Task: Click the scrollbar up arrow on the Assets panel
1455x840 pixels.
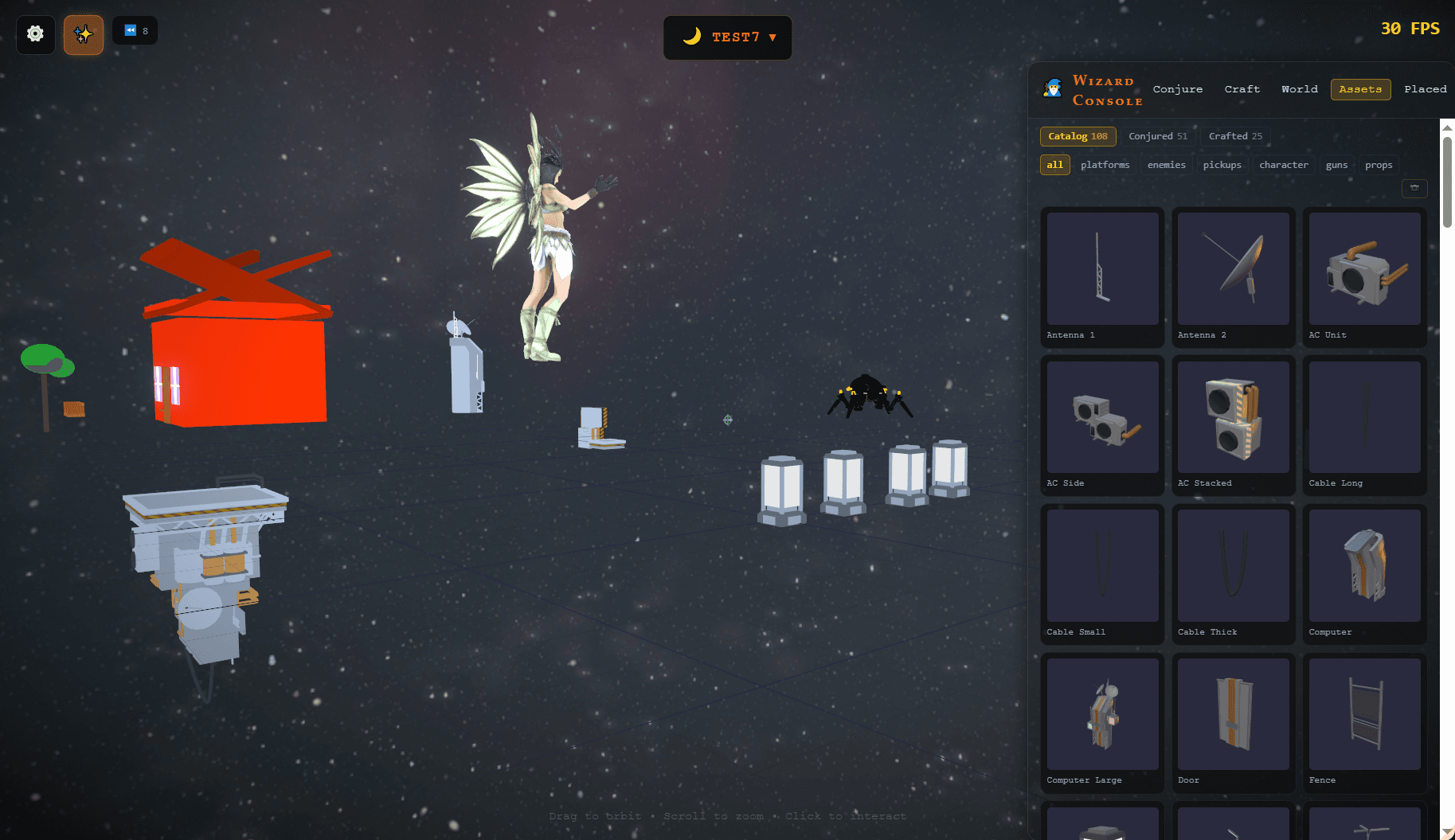Action: 1445,127
